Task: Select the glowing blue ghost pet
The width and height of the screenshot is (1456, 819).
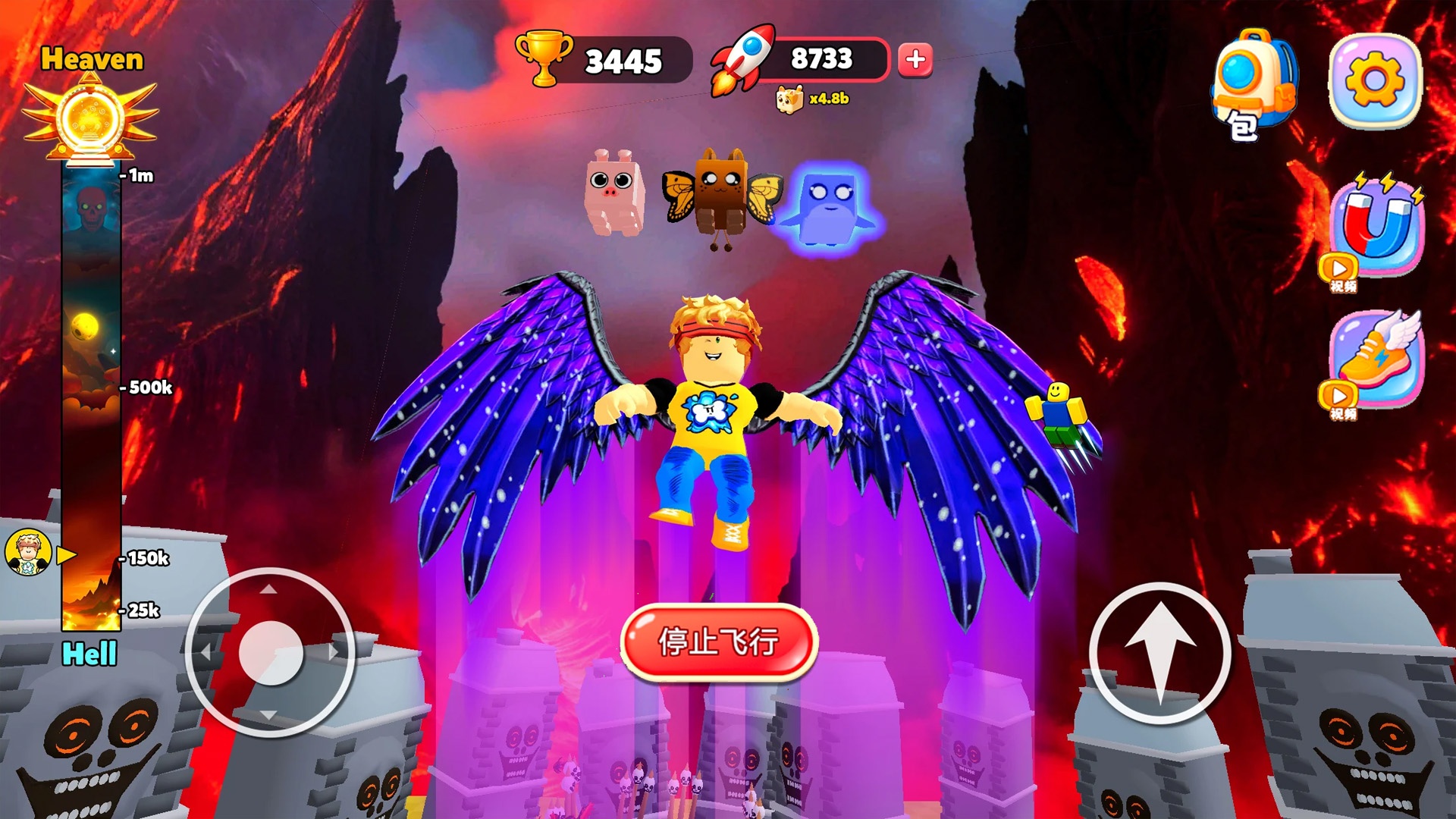Action: click(828, 205)
